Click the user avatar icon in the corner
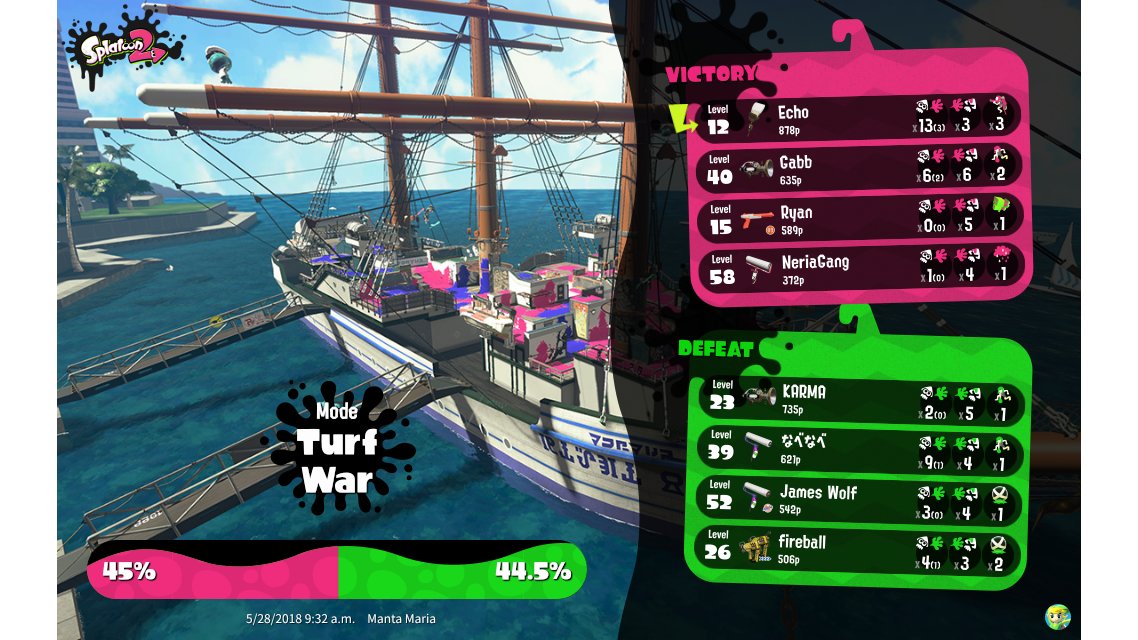 [1057, 616]
